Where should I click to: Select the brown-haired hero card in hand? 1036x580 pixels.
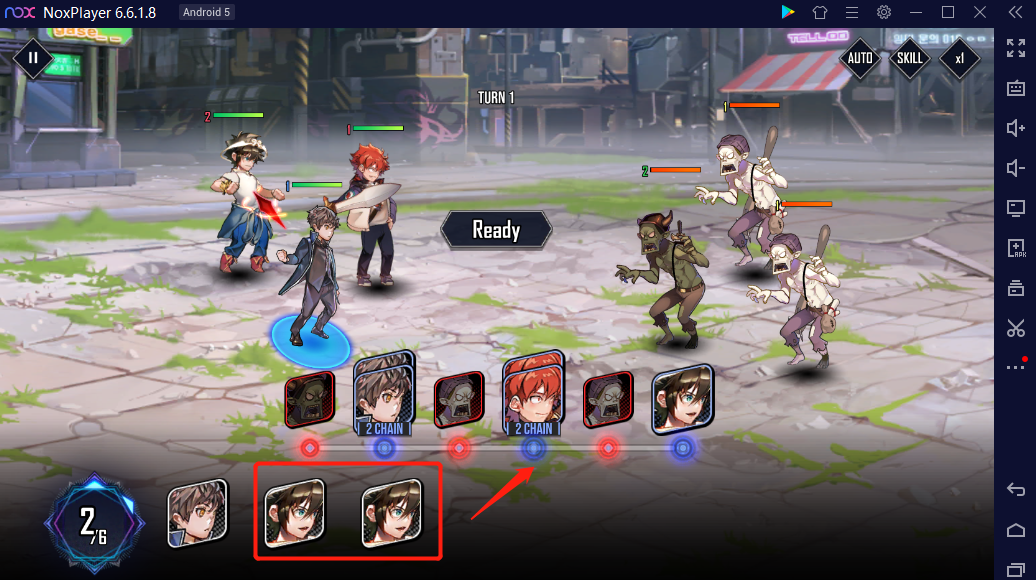coord(196,513)
